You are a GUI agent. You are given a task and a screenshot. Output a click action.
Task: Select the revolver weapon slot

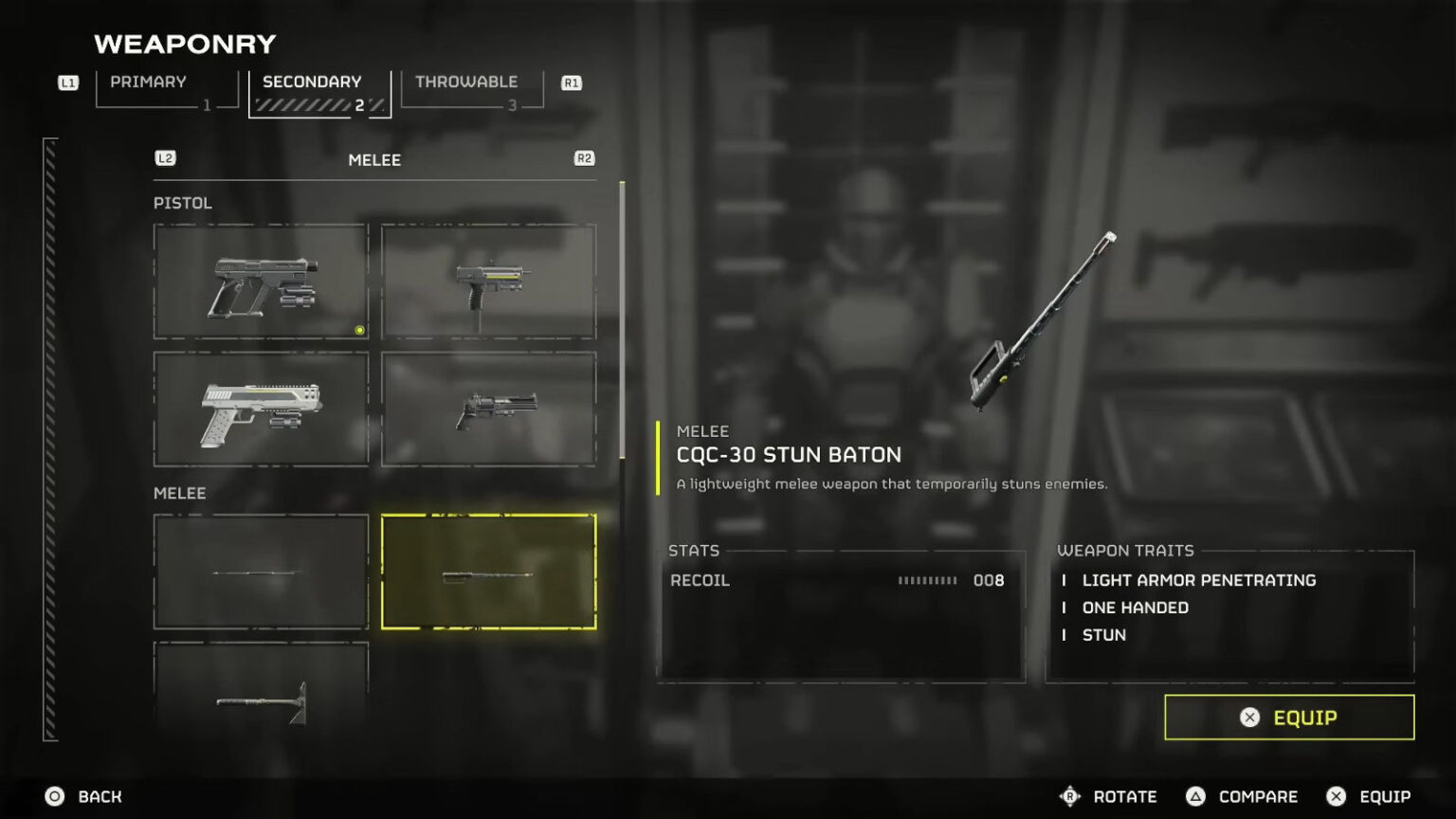(x=488, y=409)
